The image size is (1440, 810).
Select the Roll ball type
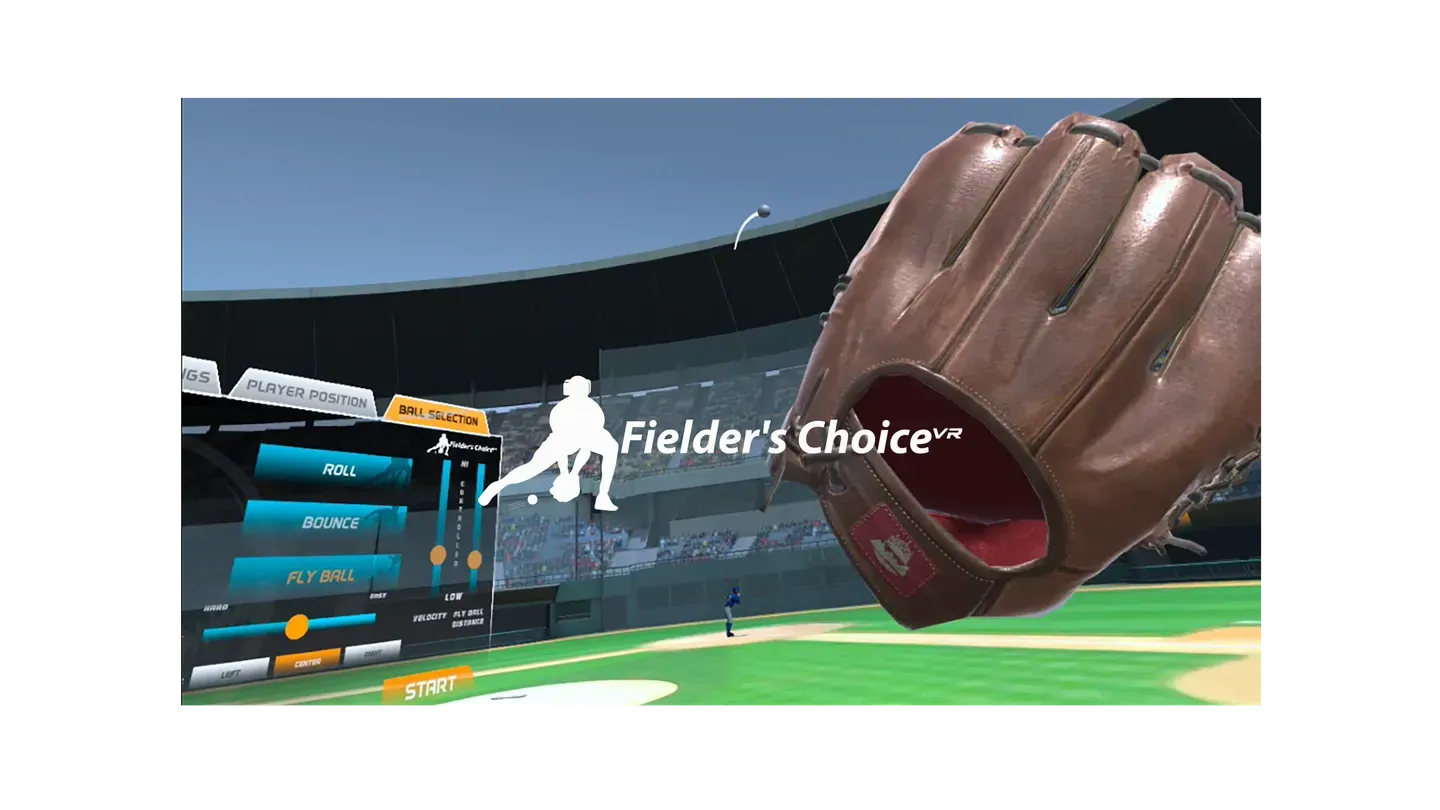coord(340,469)
